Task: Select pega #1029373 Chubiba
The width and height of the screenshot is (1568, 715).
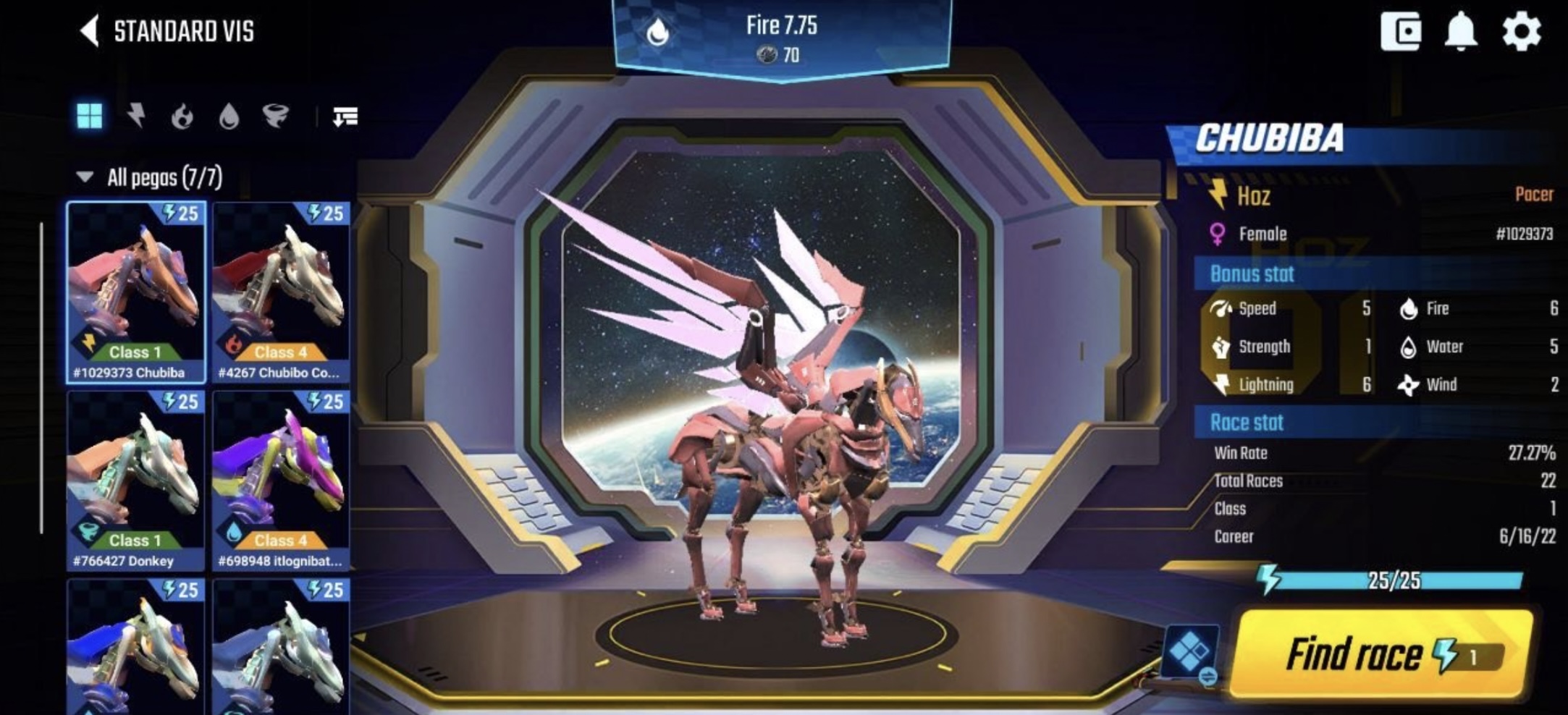Action: (136, 292)
